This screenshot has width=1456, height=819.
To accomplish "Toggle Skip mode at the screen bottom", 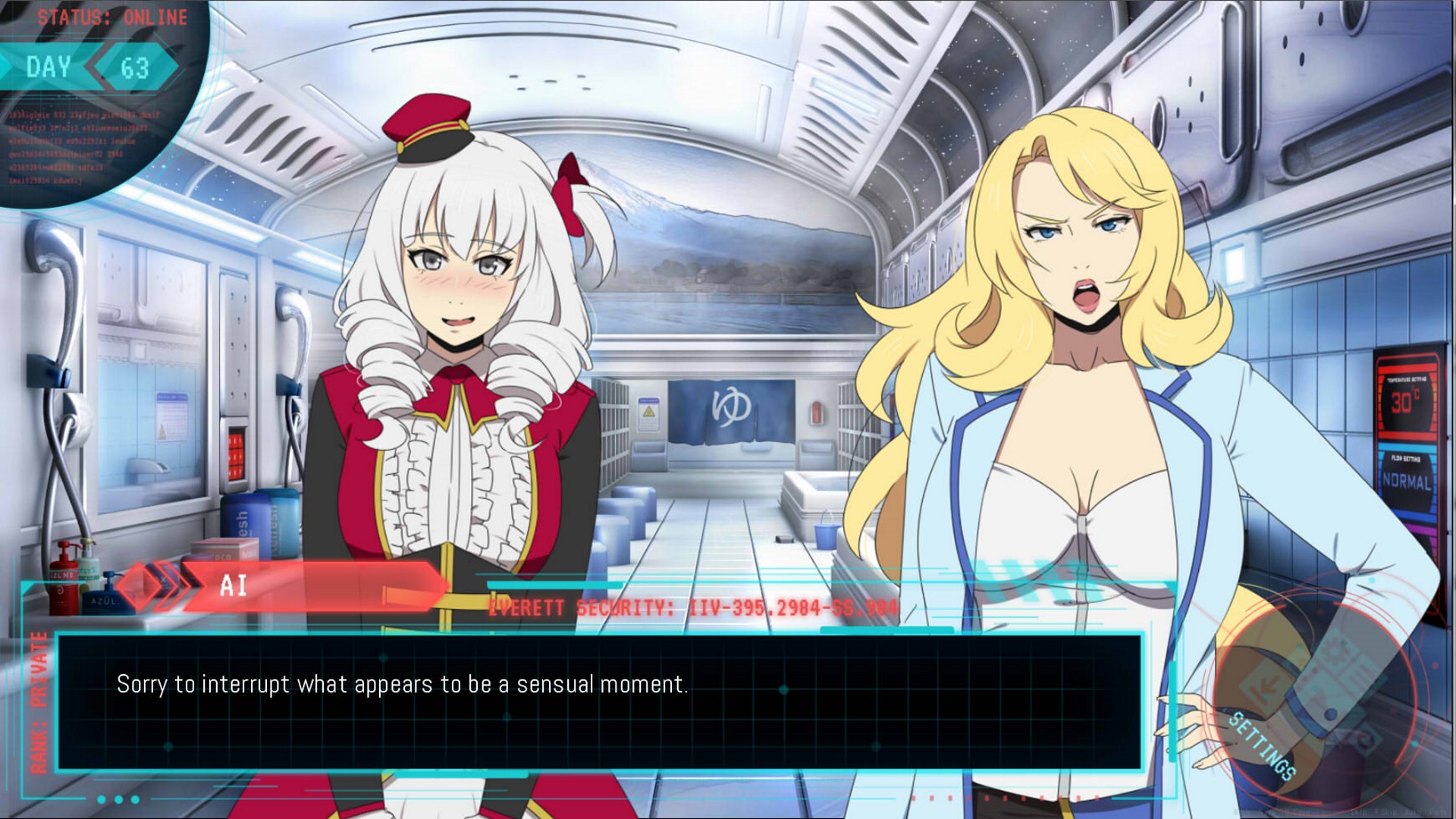I will point(1360,811).
